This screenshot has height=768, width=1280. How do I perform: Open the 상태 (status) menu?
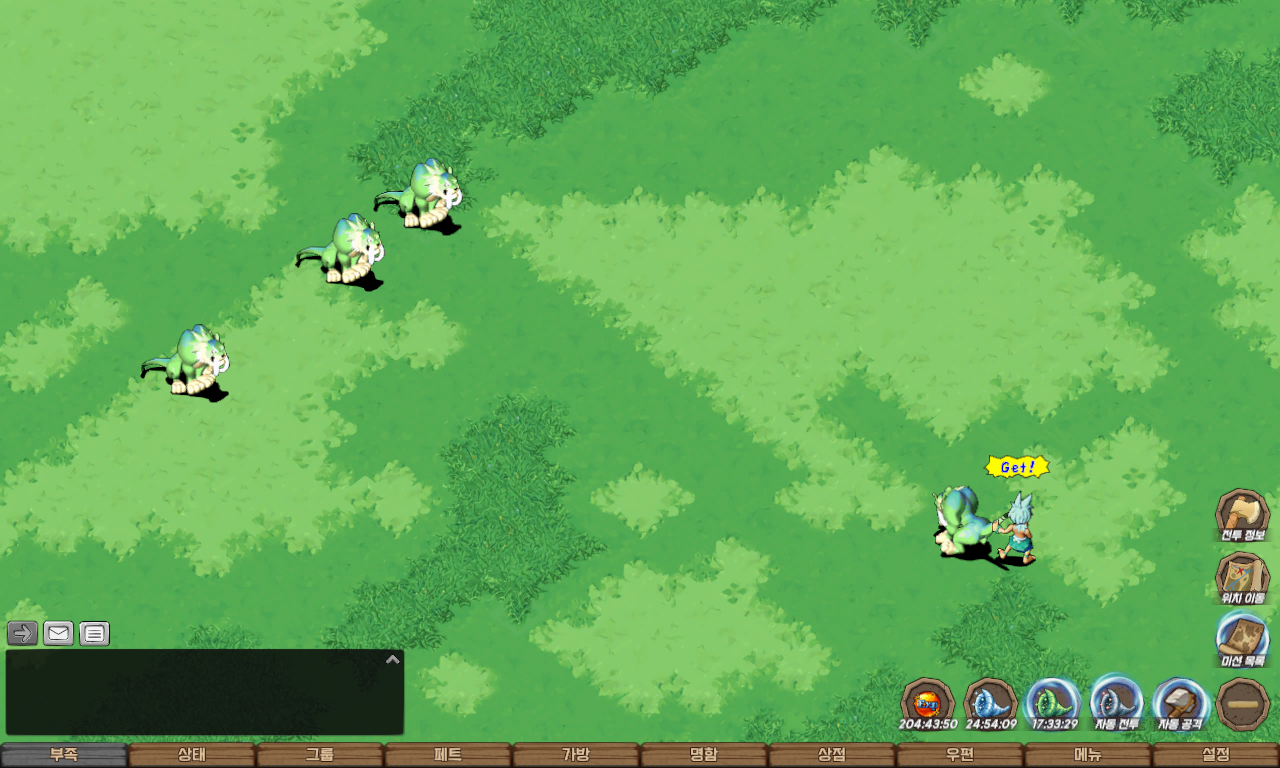coord(191,755)
